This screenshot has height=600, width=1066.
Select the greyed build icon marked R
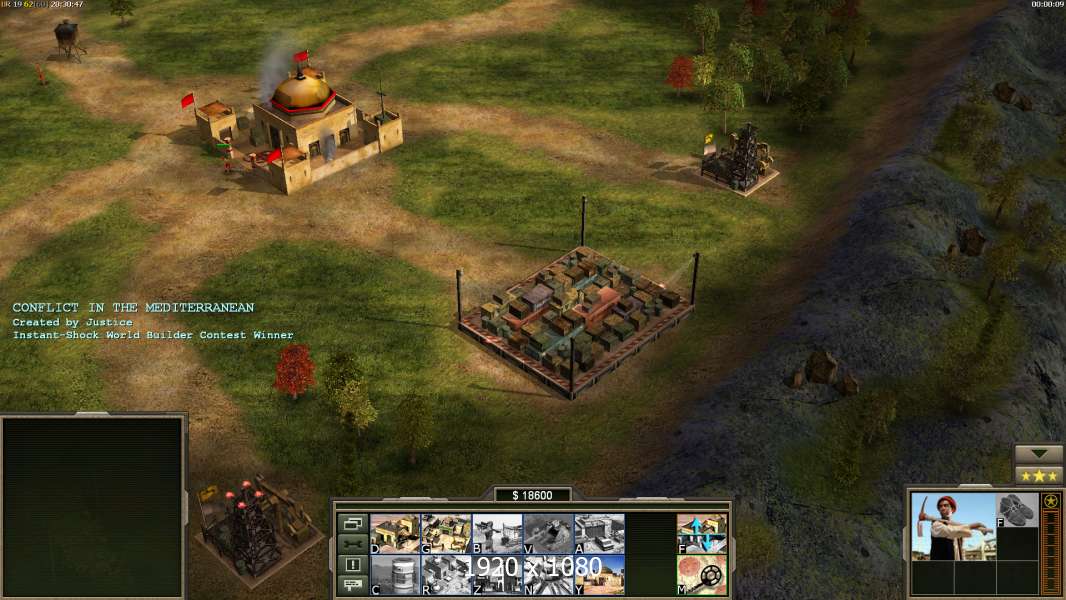coord(446,575)
